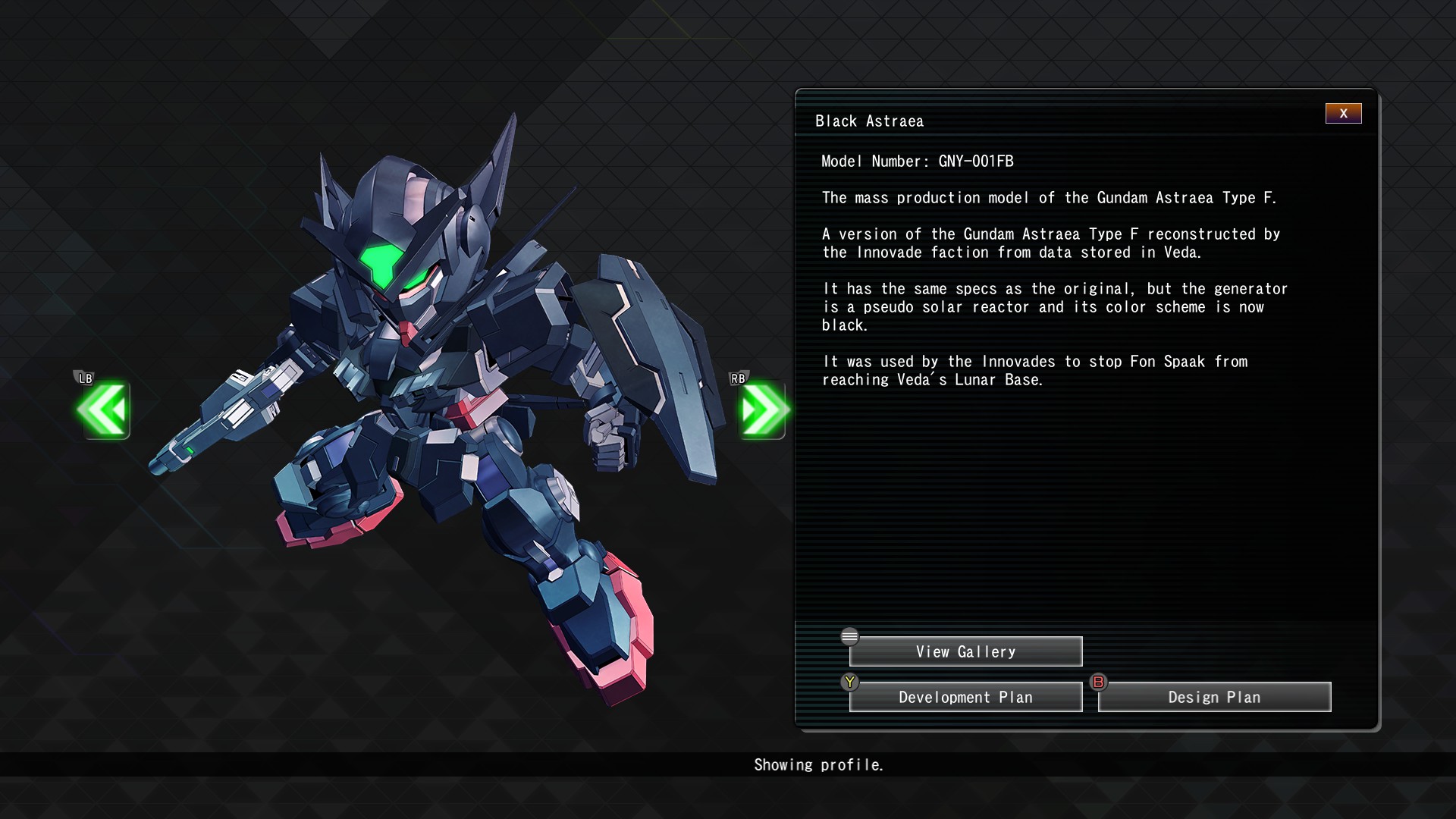Viewport: 1456px width, 819px height.
Task: Open the View Gallery button
Action: 965,652
